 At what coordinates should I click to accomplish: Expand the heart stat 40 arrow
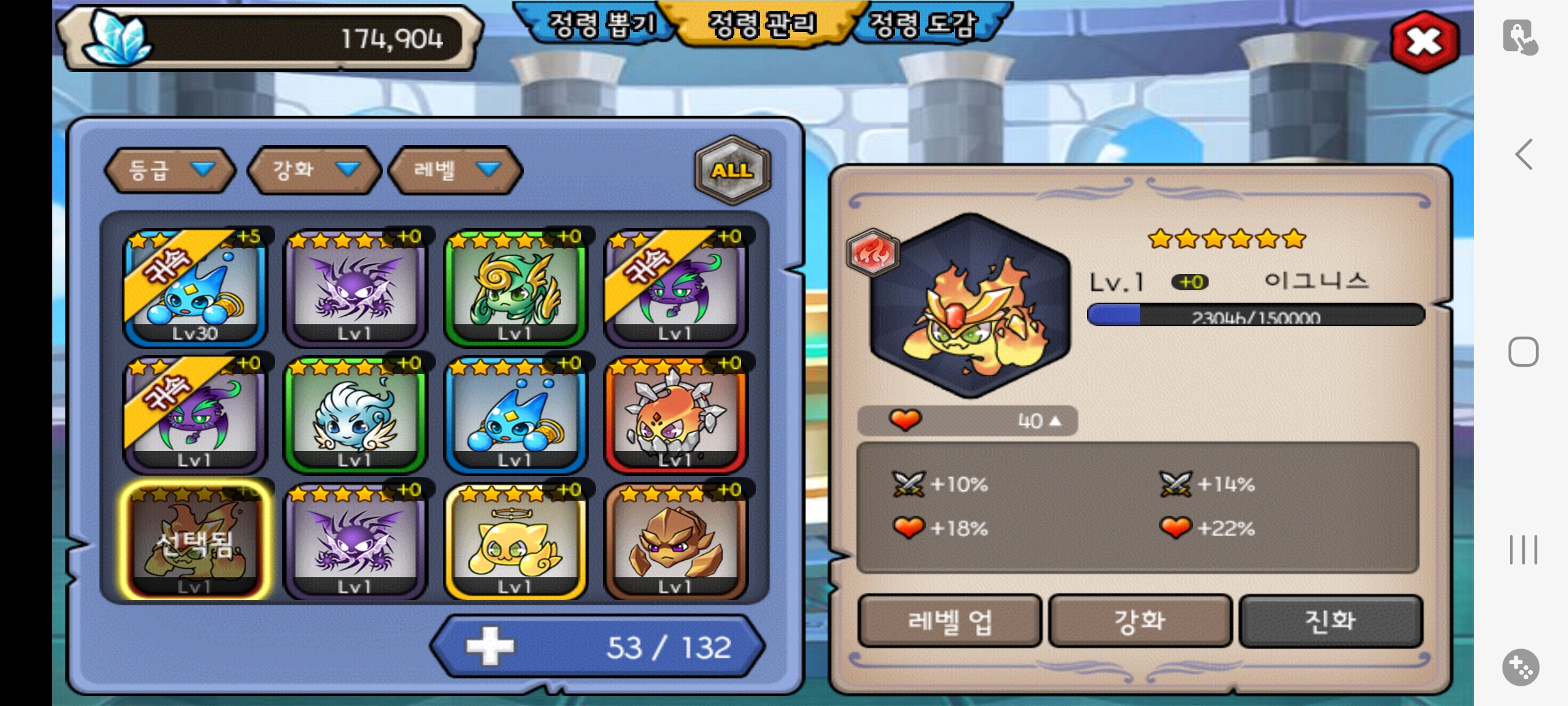coord(1054,421)
